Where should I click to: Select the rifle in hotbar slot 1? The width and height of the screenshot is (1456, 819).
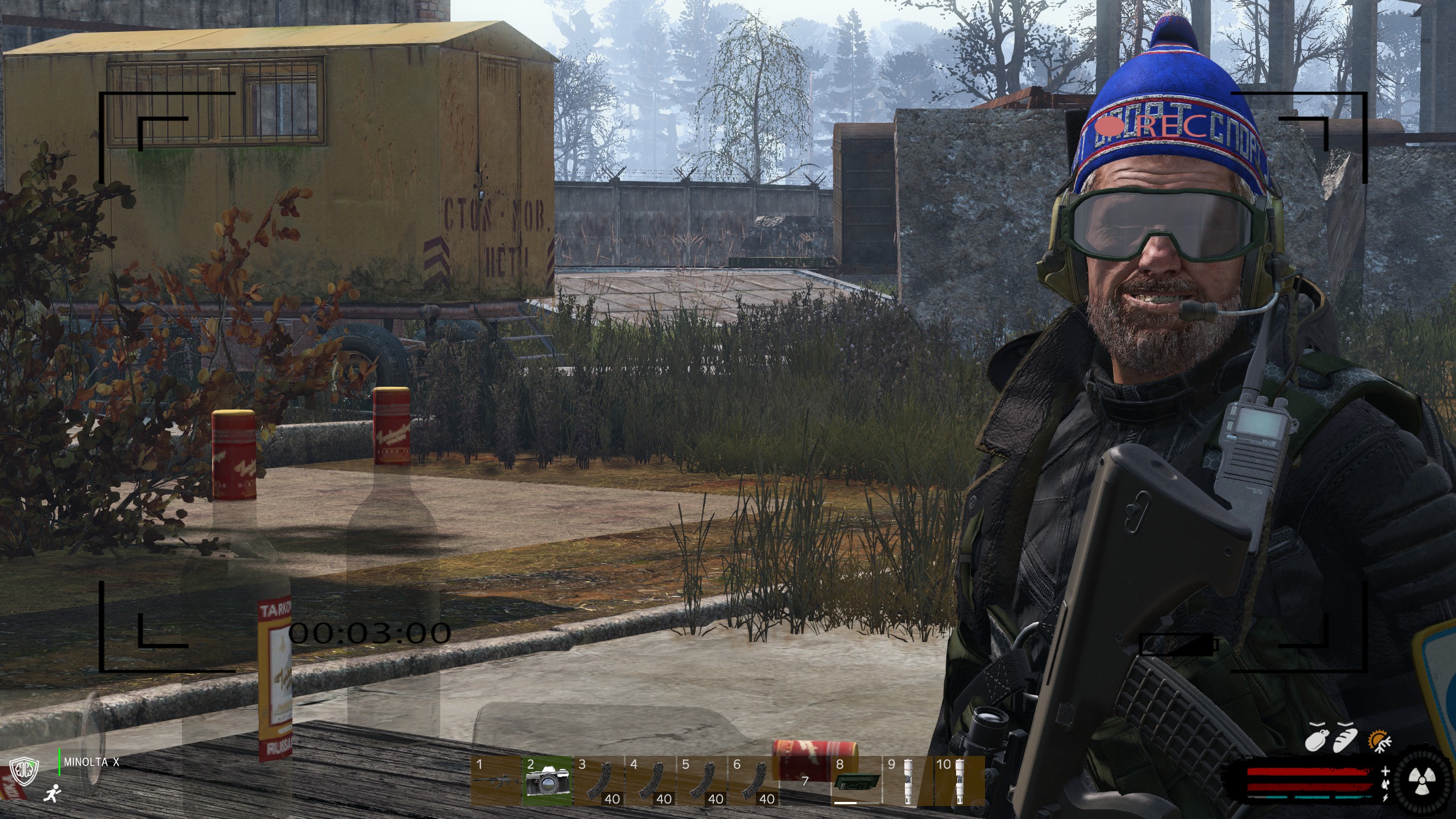[x=495, y=781]
